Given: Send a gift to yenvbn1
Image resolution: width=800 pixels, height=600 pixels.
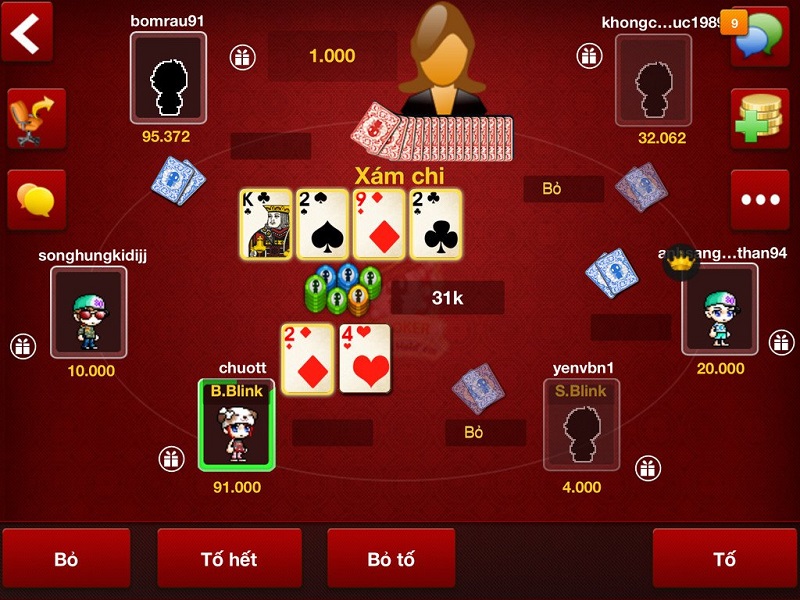Looking at the screenshot, I should [x=648, y=466].
